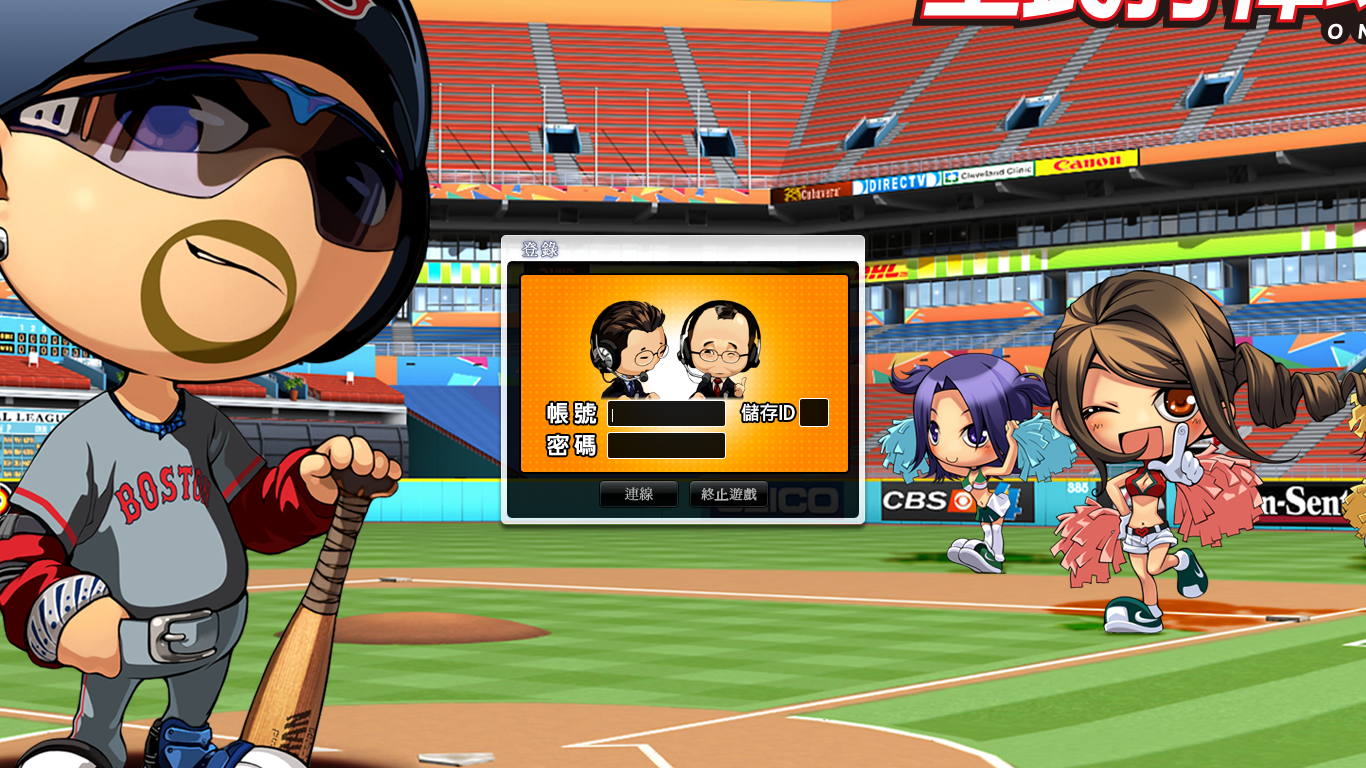Select the 密碼 password input field
Screen dimensions: 1366x768
pyautogui.click(x=666, y=446)
